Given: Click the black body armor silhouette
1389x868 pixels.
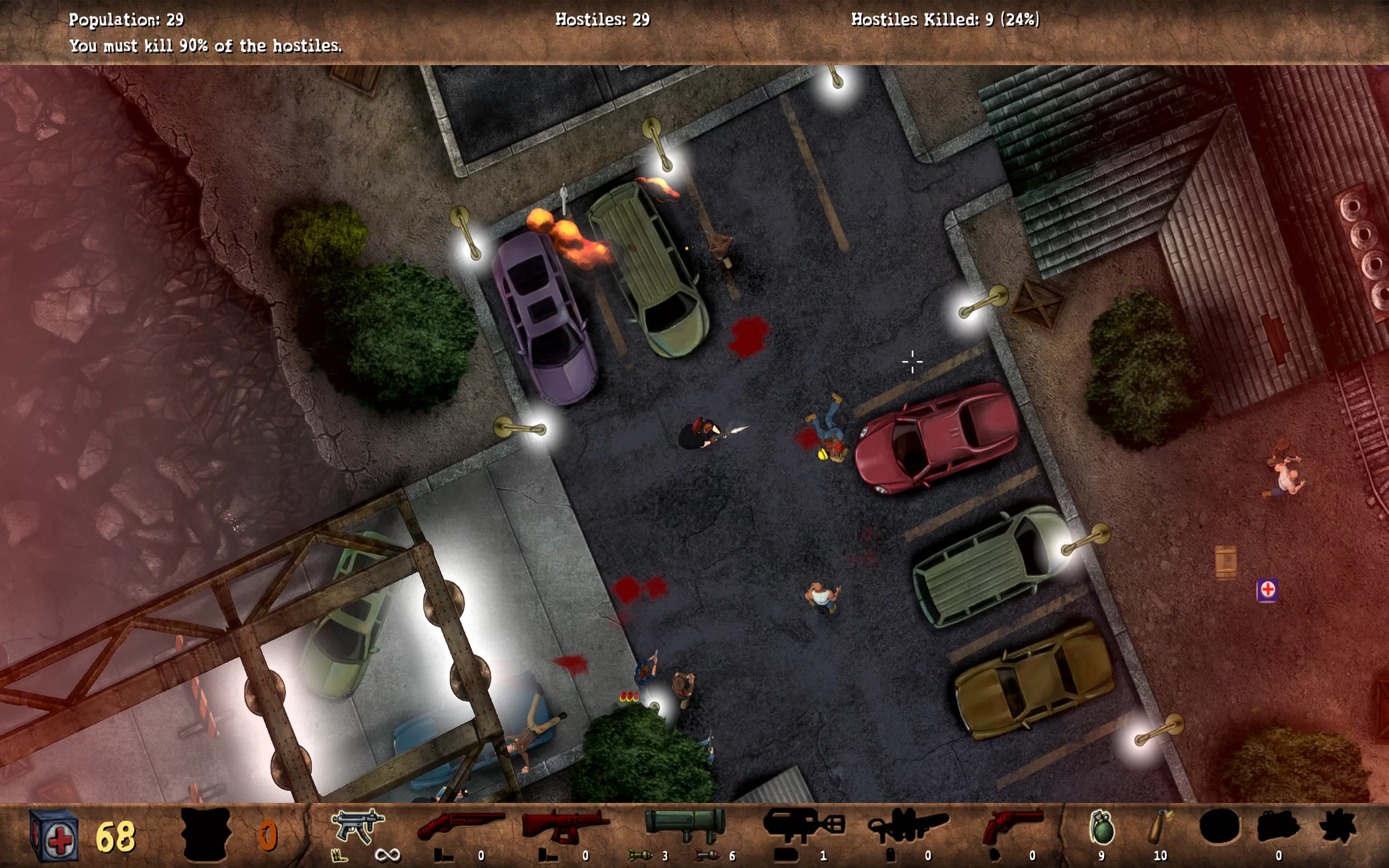Looking at the screenshot, I should point(206,834).
